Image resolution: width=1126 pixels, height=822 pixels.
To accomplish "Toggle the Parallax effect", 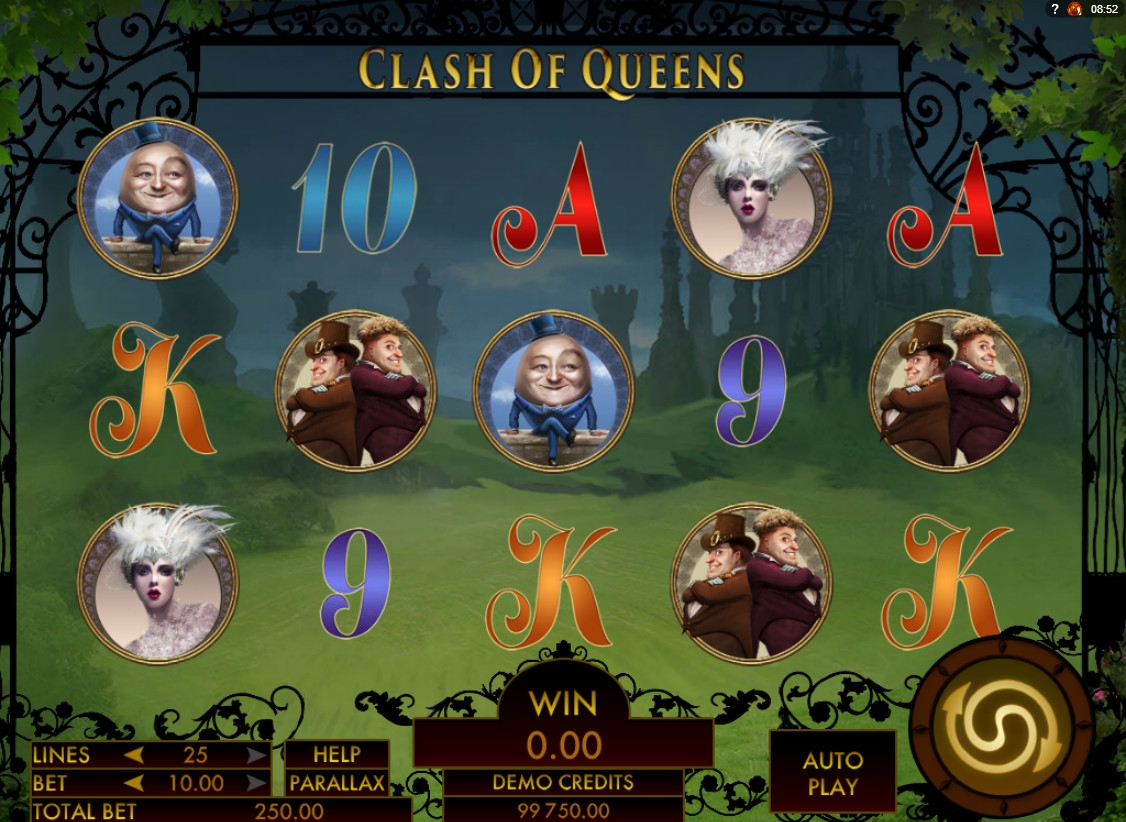I will pos(336,783).
